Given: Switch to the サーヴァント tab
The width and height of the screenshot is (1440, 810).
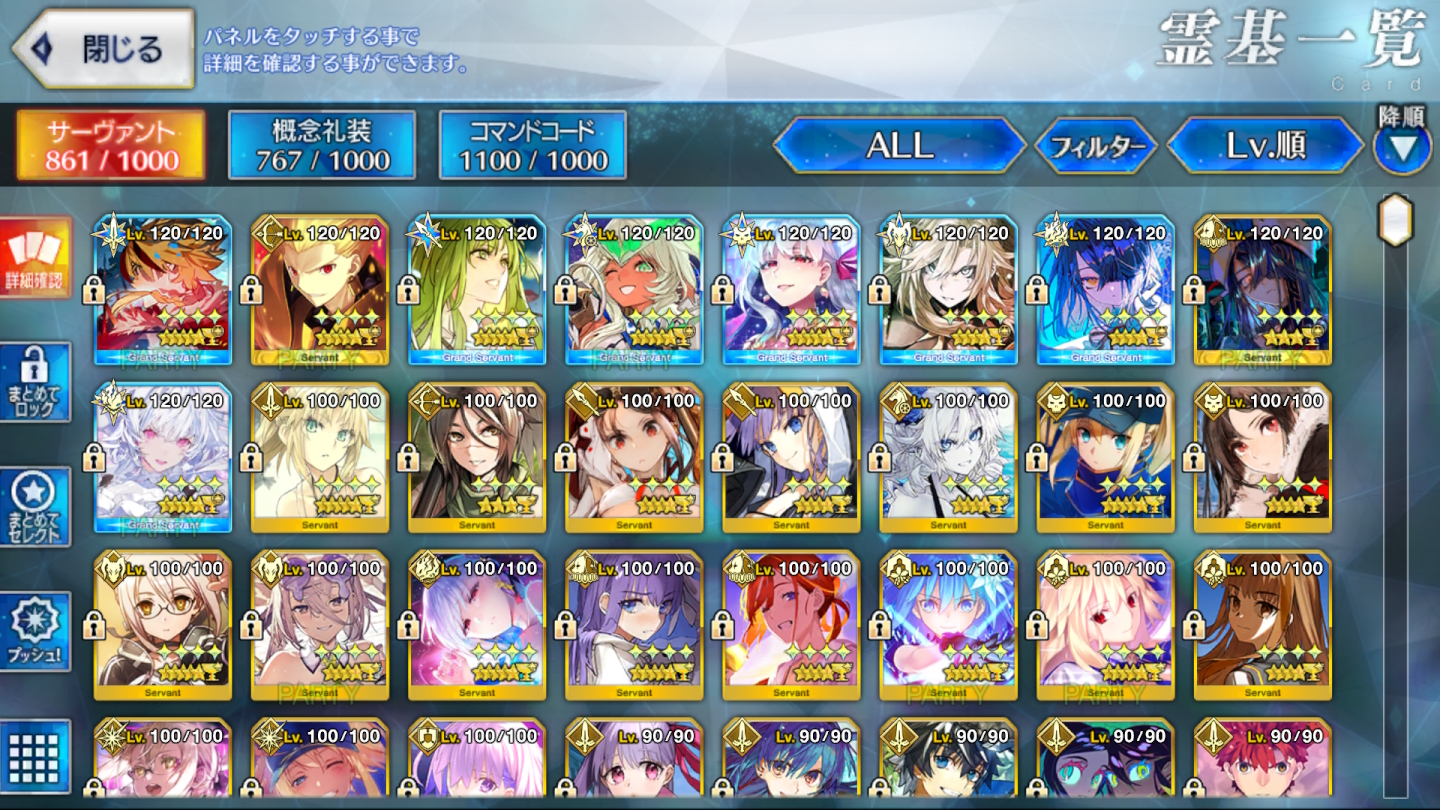Looking at the screenshot, I should pyautogui.click(x=111, y=145).
